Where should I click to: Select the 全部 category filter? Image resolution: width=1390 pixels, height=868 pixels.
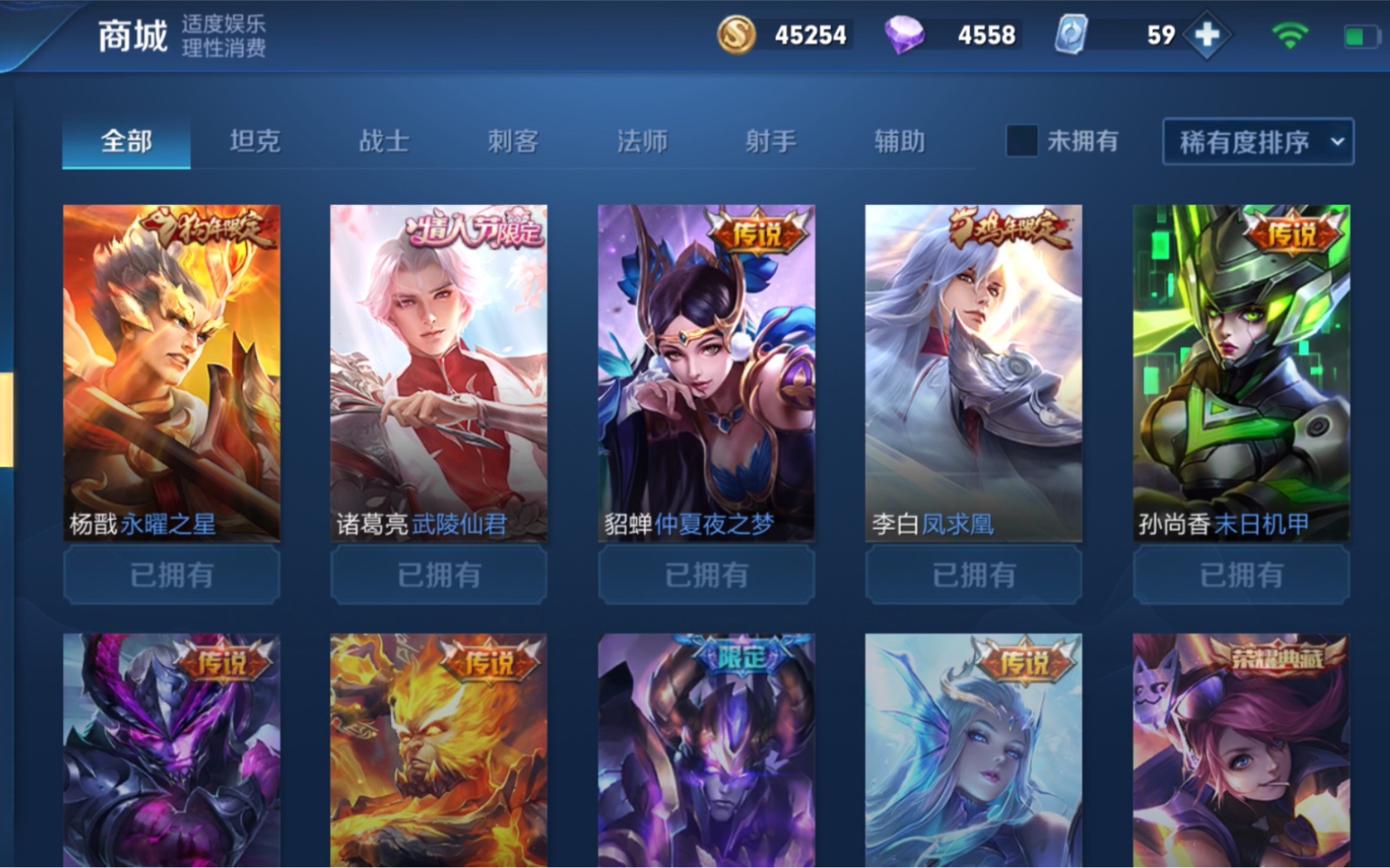click(126, 140)
